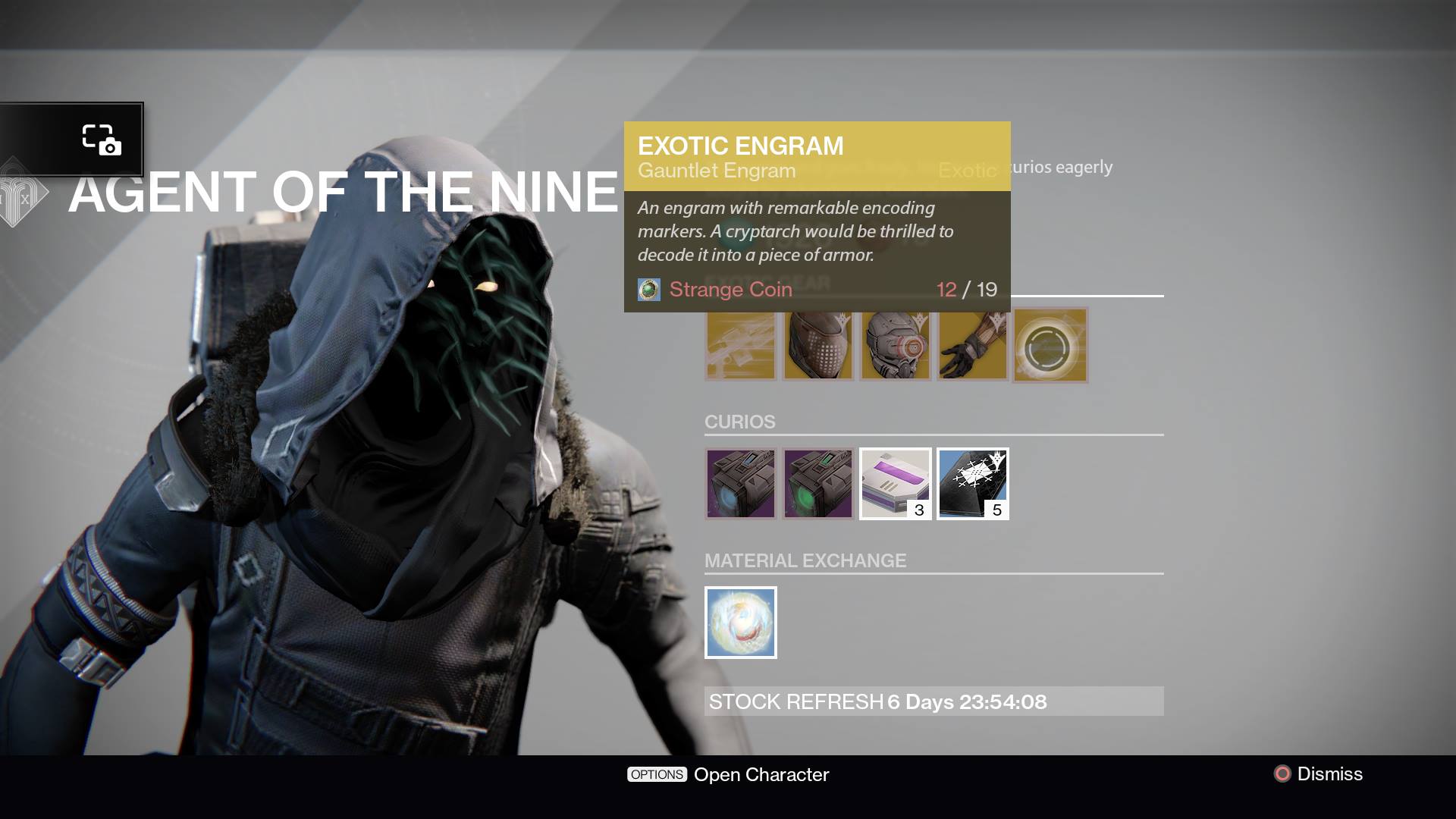Select the exotic helmet with orange optic

(x=895, y=346)
